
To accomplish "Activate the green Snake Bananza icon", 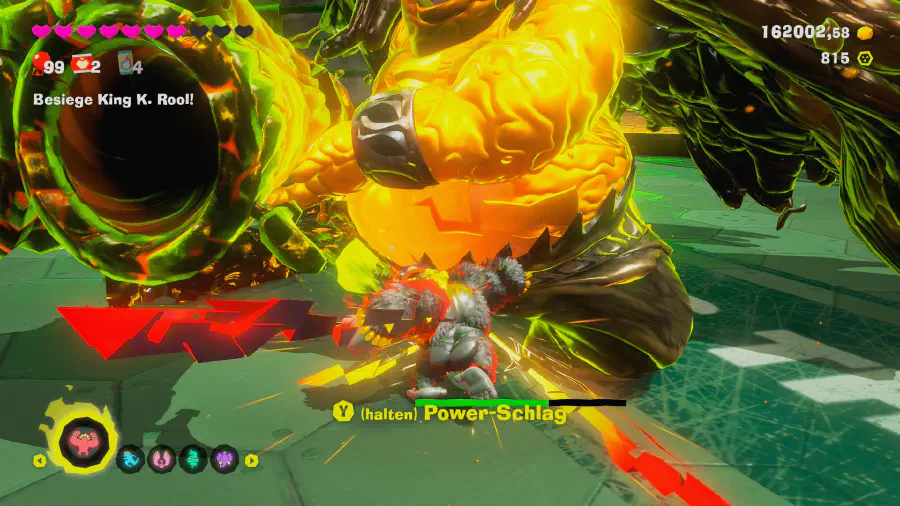I will (x=193, y=460).
